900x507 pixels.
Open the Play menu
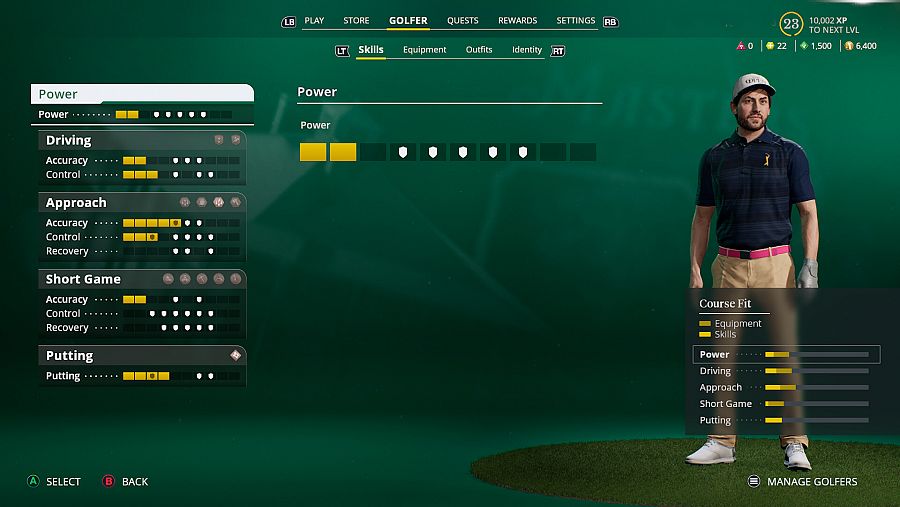pos(314,20)
